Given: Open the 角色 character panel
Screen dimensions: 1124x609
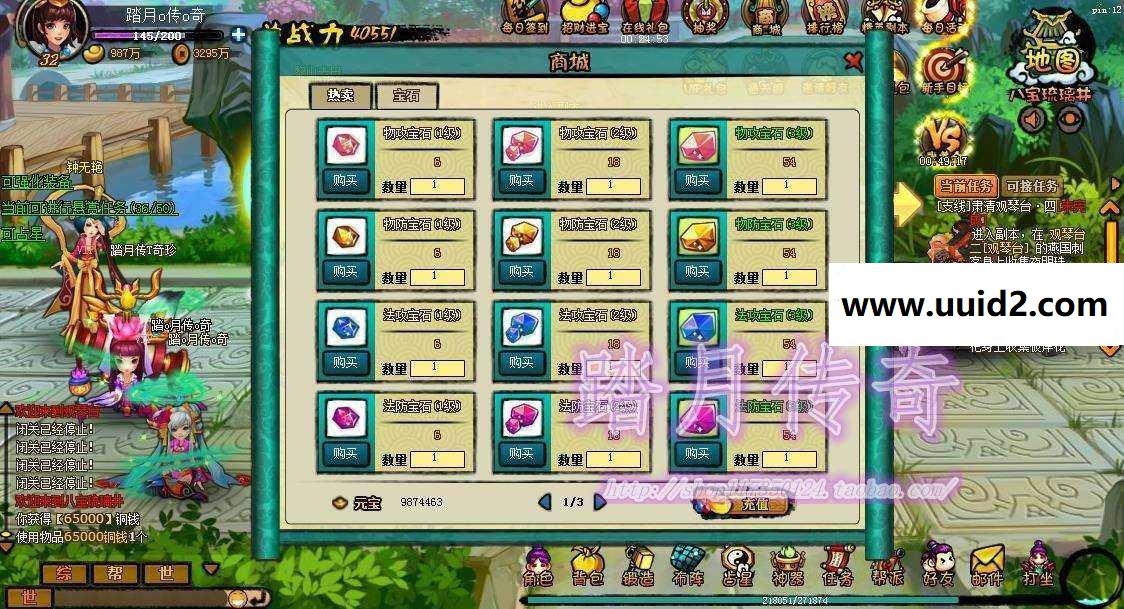Looking at the screenshot, I should (539, 567).
